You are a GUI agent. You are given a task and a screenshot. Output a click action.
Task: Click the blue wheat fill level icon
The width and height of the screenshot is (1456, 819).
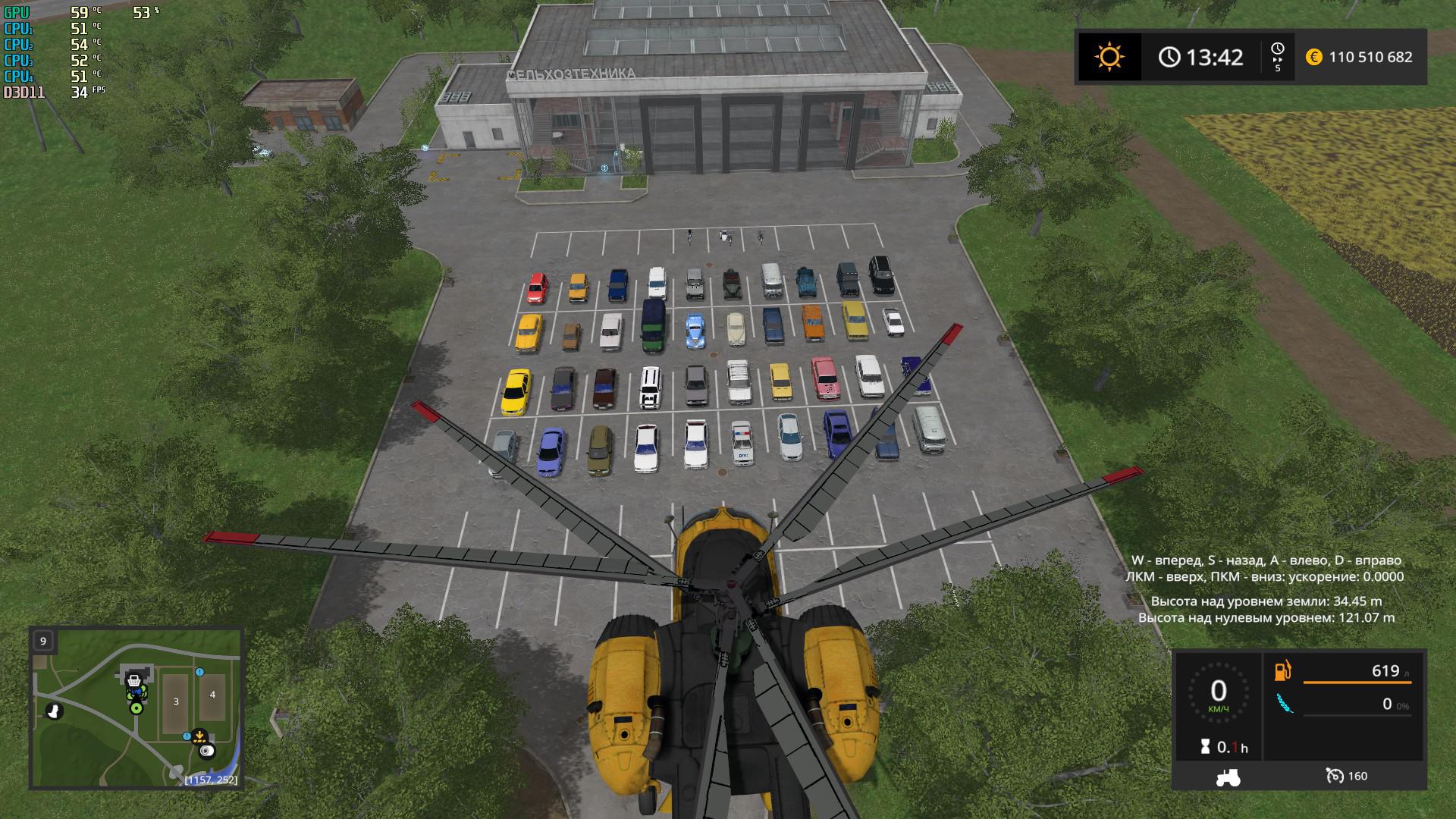pos(1284,704)
